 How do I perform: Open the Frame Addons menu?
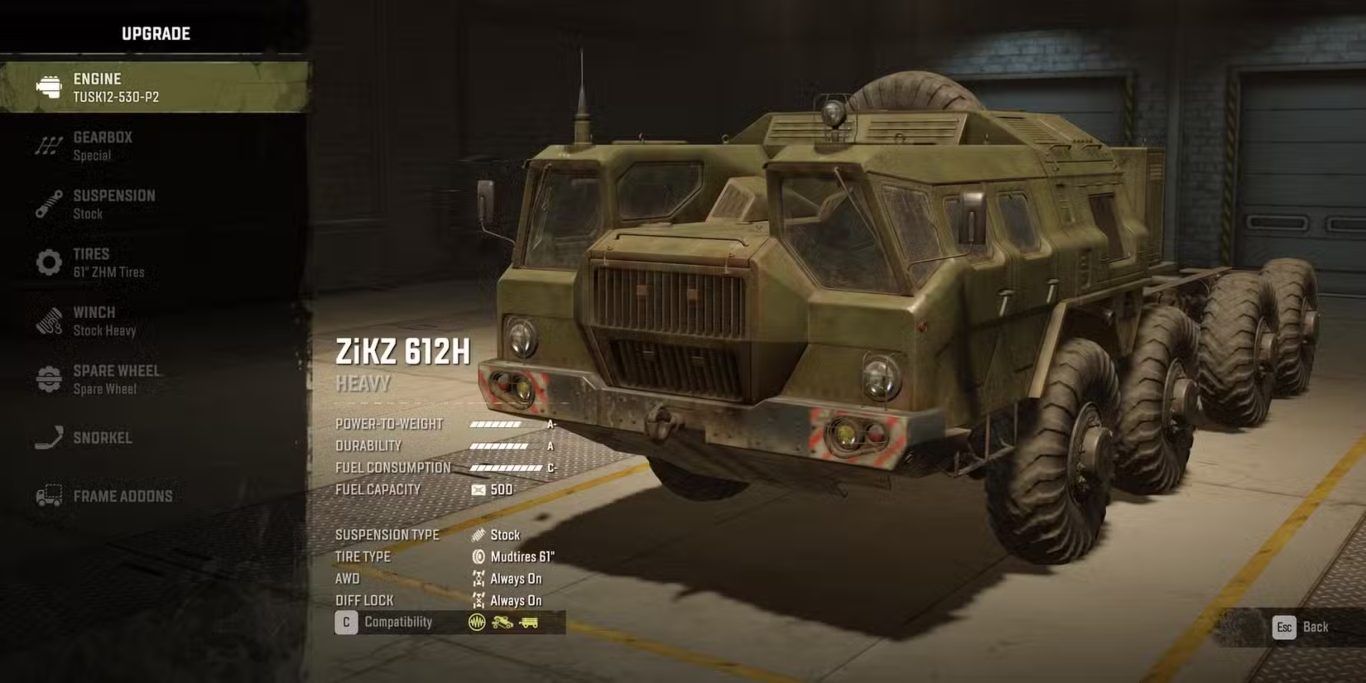(x=122, y=496)
